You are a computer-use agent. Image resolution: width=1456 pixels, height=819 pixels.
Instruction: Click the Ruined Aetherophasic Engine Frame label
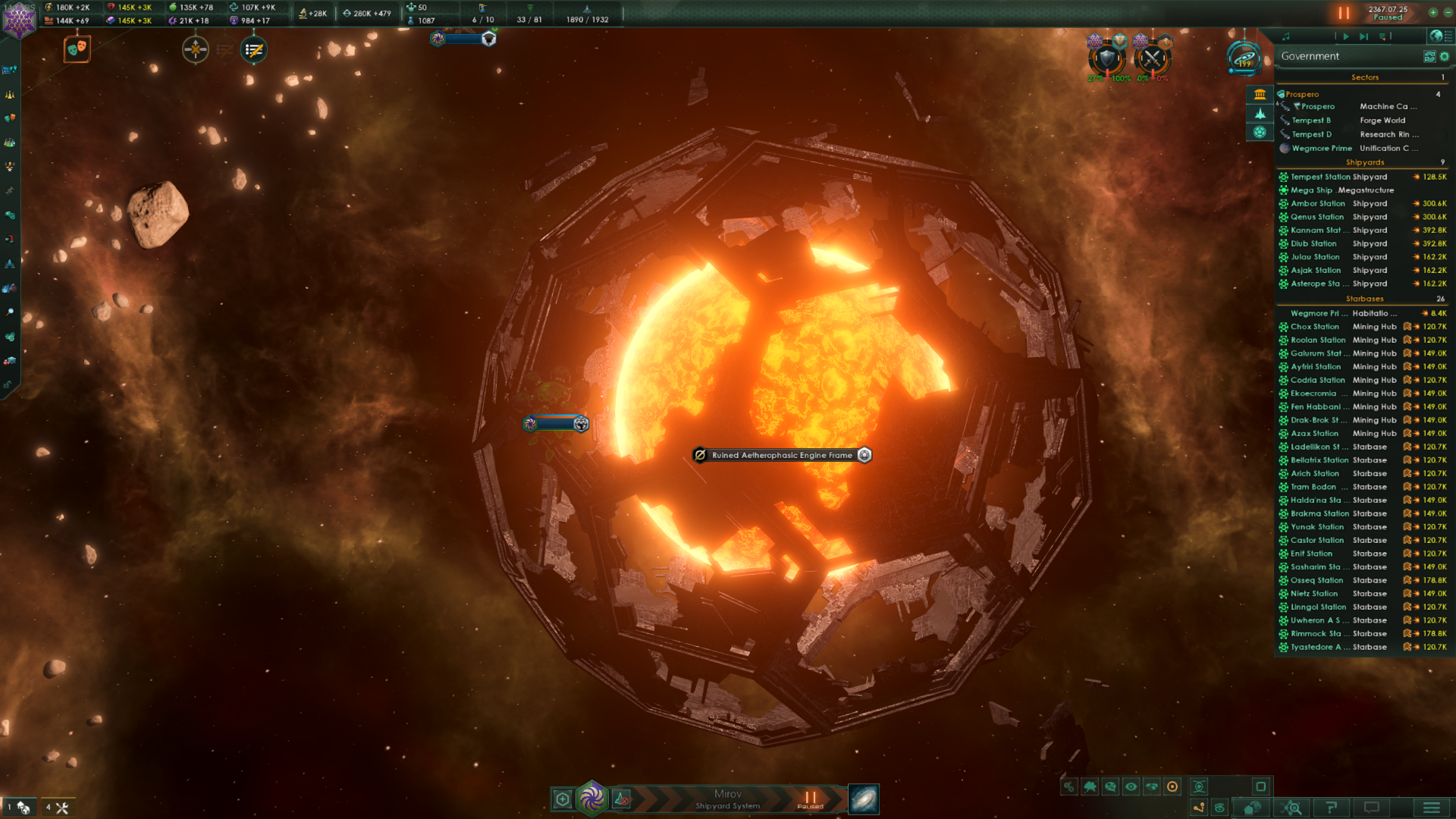pos(781,455)
